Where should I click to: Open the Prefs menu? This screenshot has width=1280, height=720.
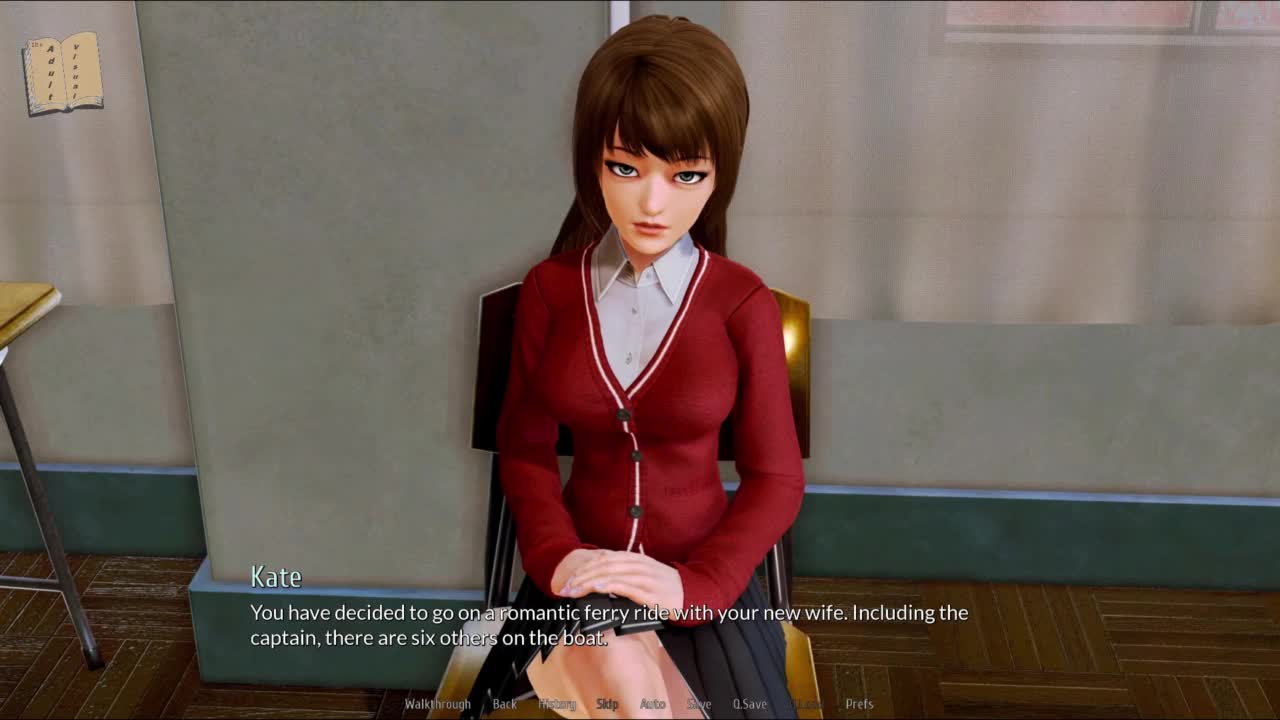(x=859, y=704)
